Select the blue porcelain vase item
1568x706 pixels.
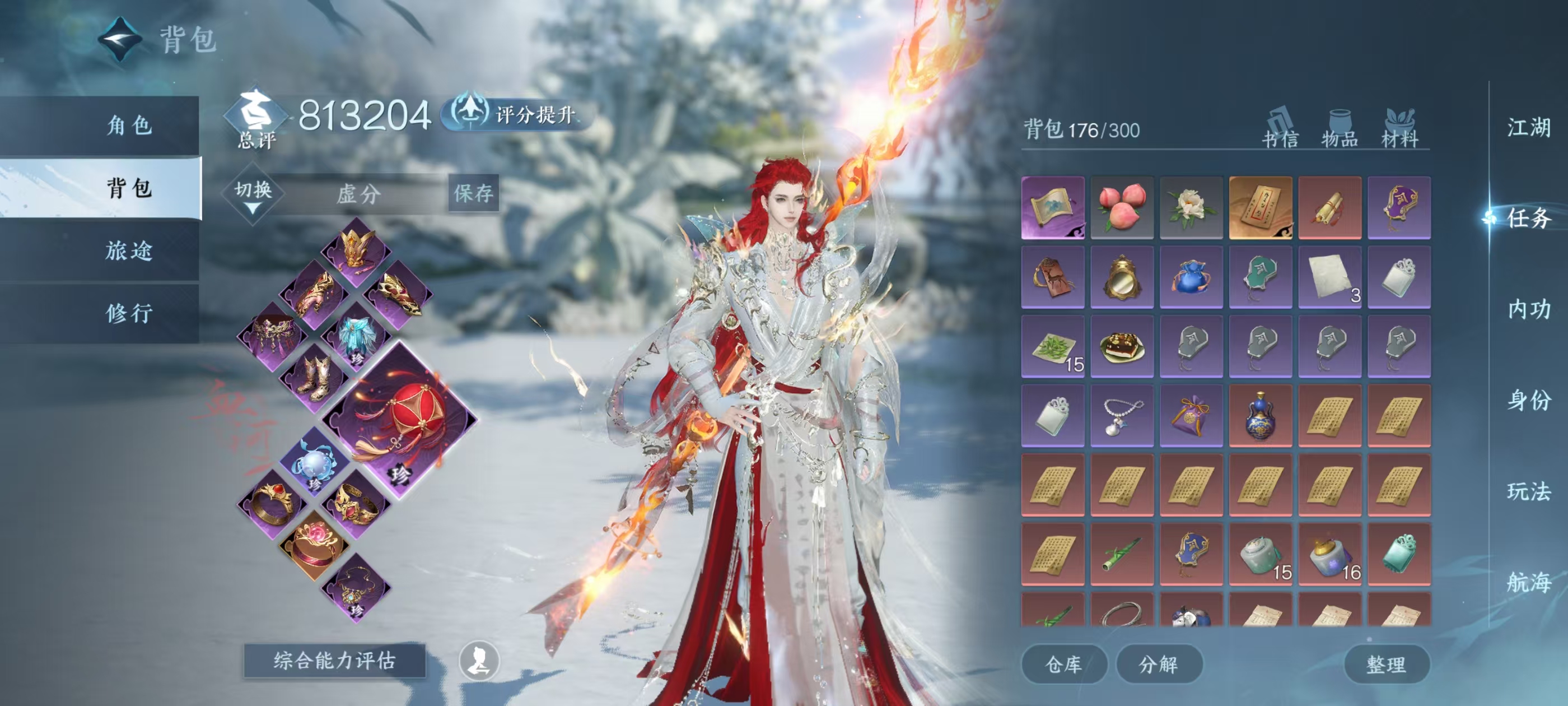pyautogui.click(x=1260, y=415)
